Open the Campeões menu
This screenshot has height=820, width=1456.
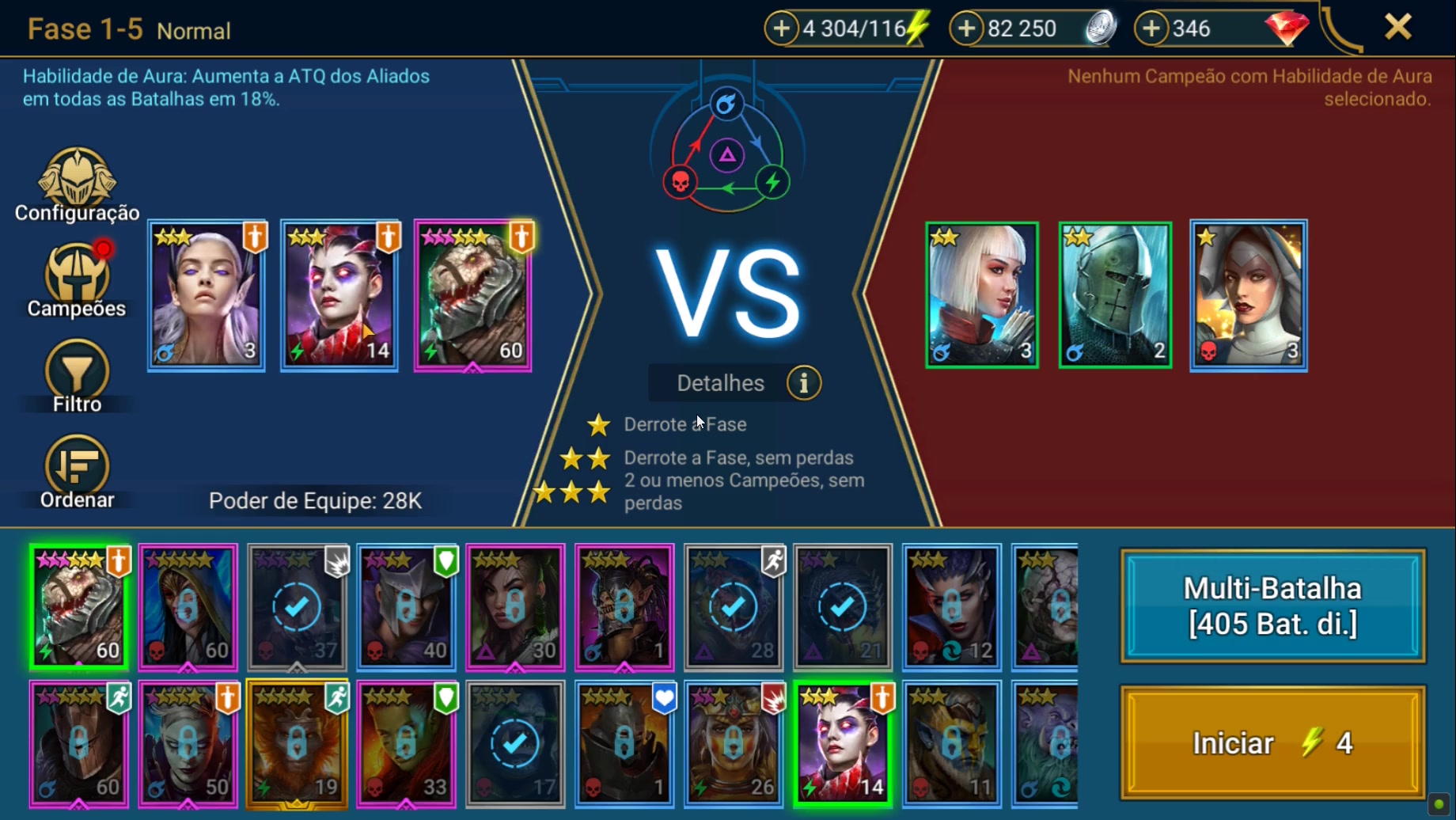pos(77,280)
